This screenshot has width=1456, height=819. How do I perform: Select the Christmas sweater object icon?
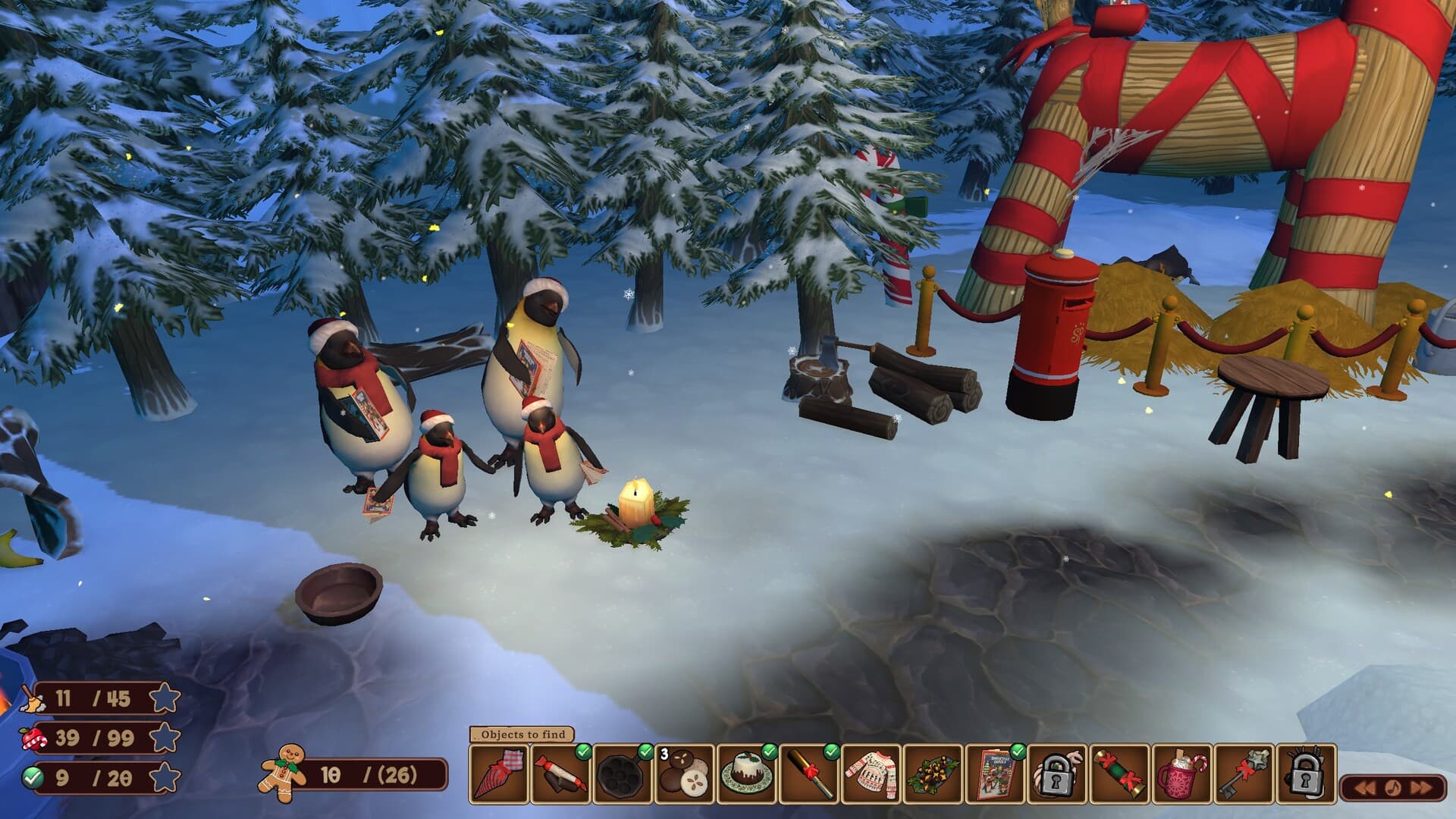click(x=871, y=775)
